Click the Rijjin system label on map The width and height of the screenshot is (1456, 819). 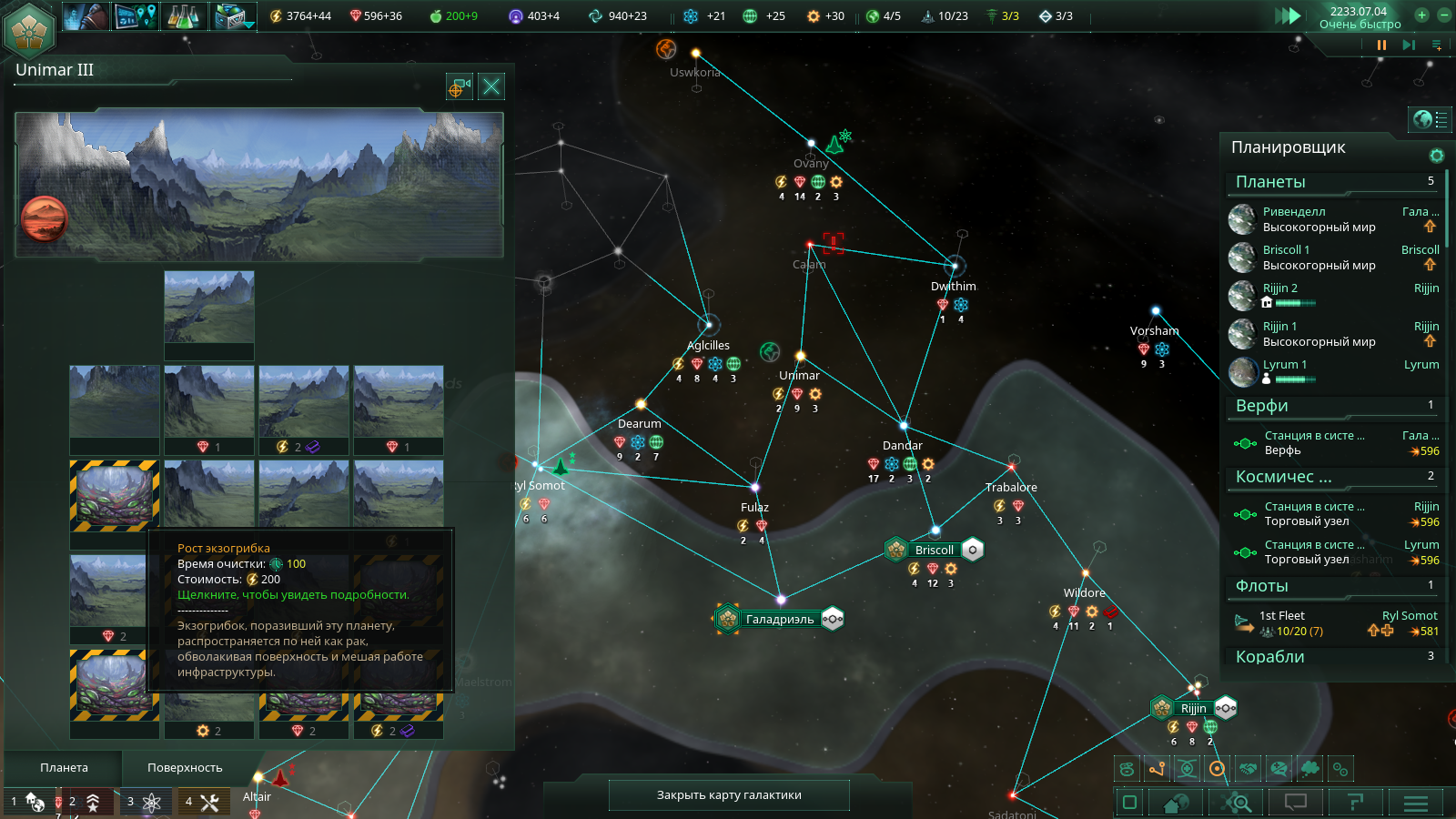pyautogui.click(x=1193, y=708)
